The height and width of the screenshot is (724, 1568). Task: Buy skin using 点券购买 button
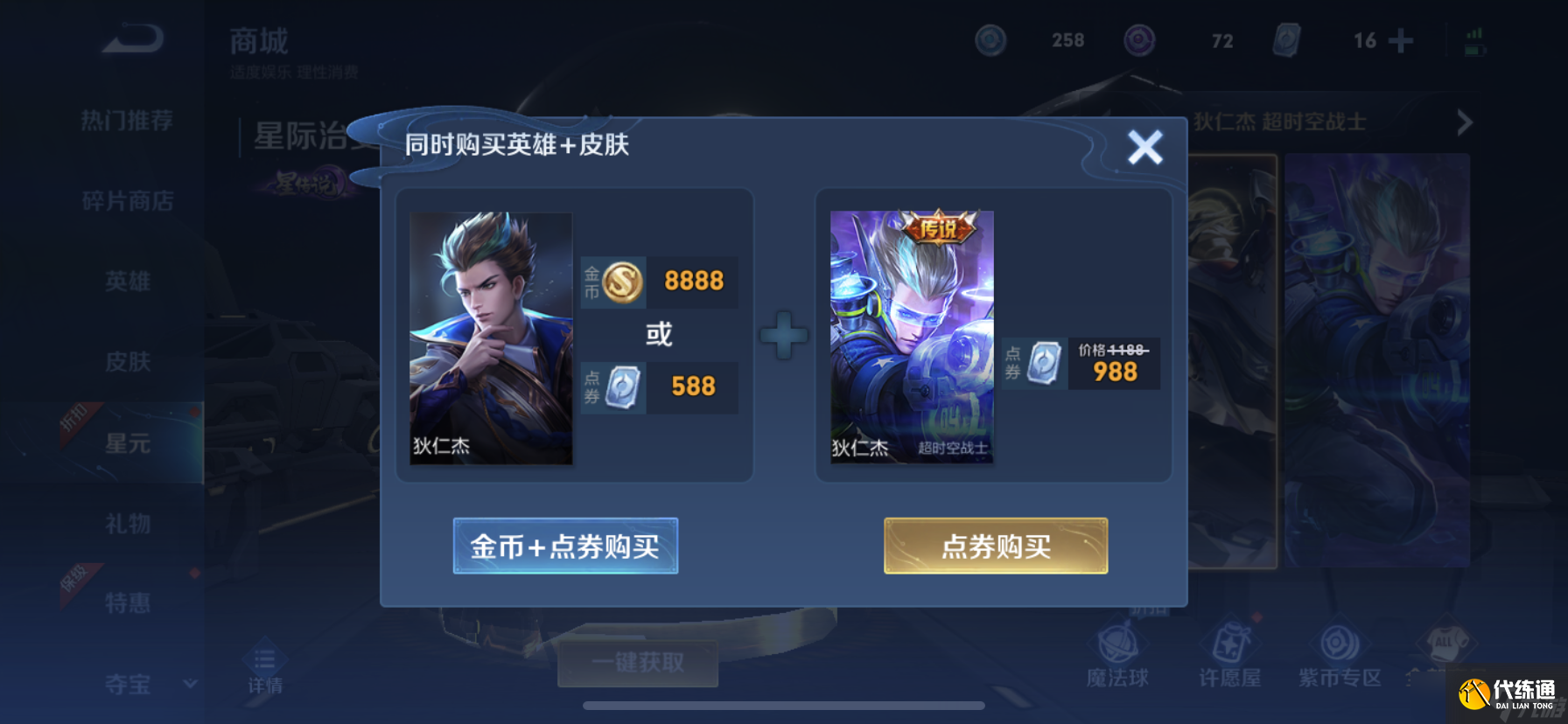pos(993,546)
